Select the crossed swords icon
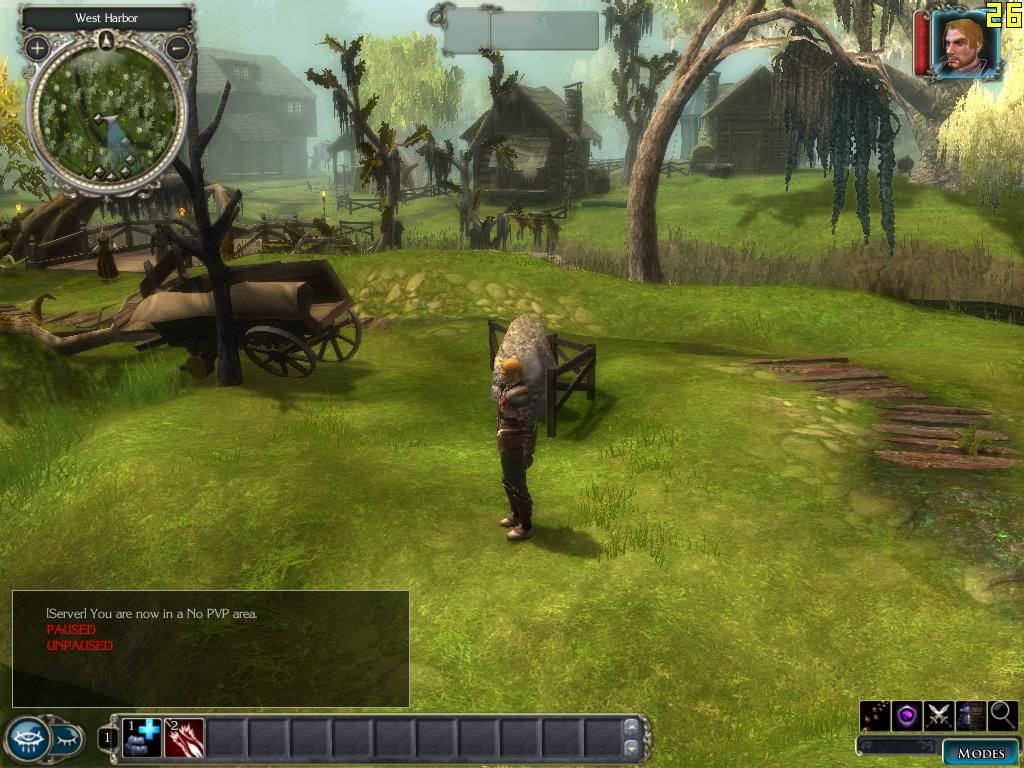This screenshot has height=768, width=1024. tap(939, 715)
